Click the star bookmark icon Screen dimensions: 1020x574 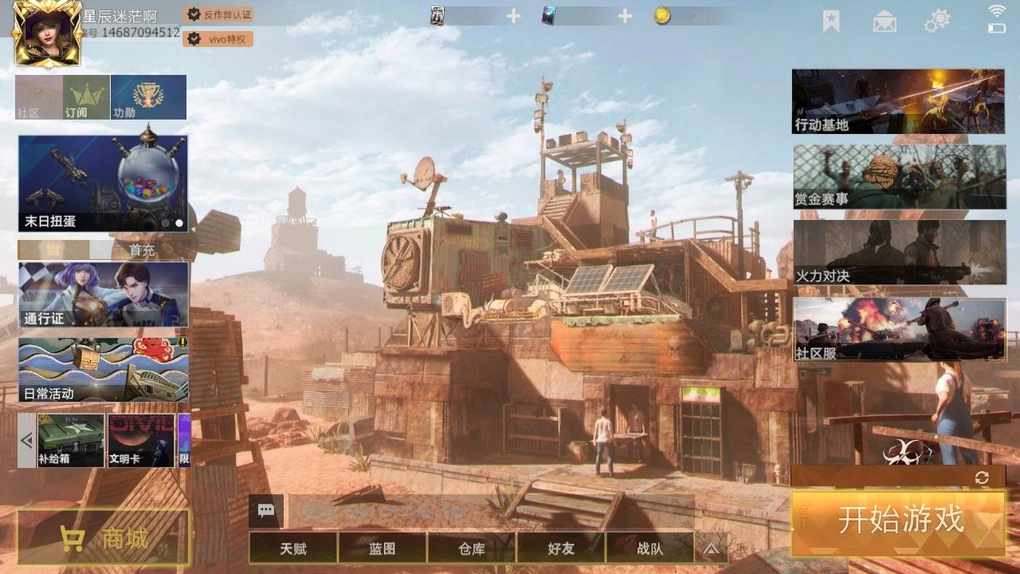pos(831,20)
